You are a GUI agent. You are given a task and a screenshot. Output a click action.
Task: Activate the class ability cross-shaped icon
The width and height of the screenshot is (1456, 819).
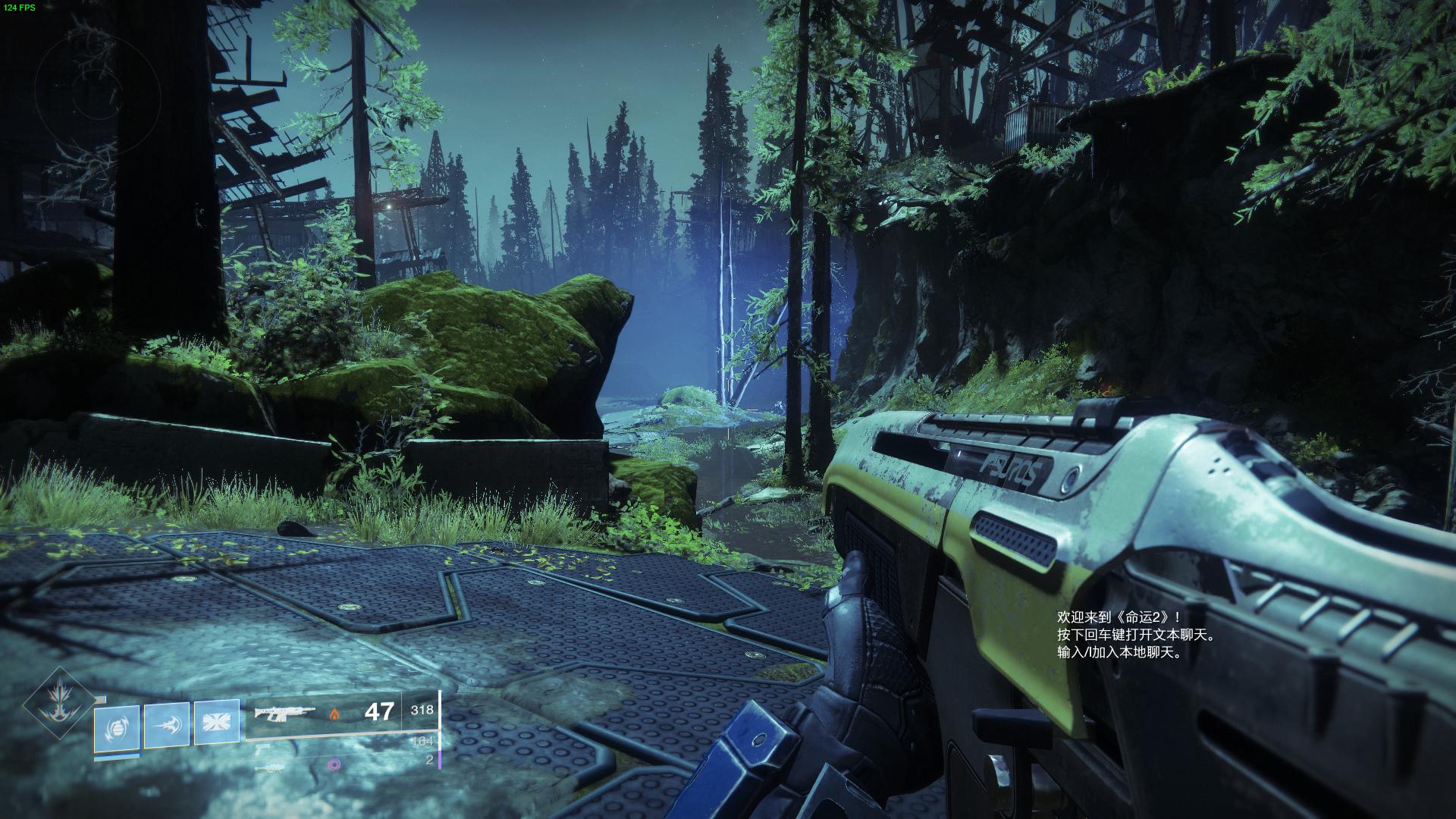(x=217, y=723)
